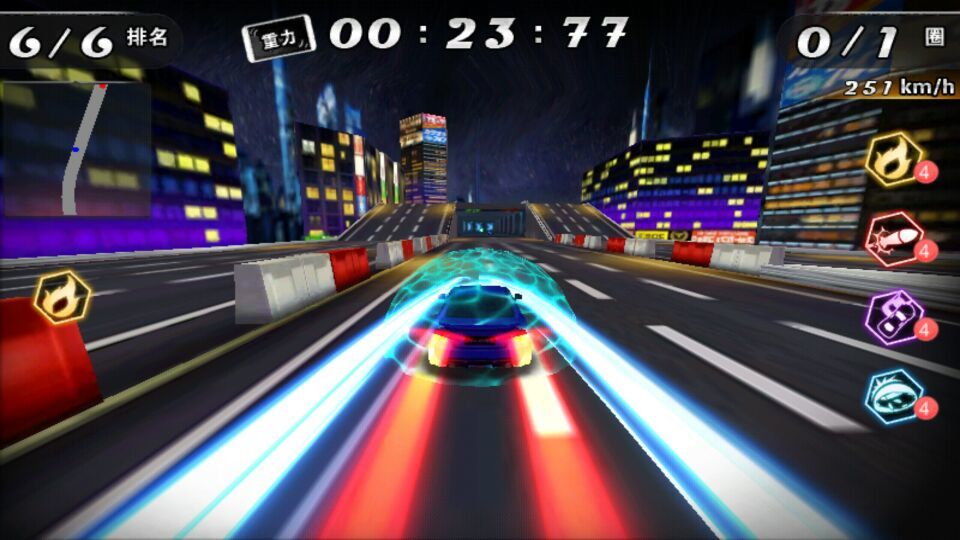Use the purple car item
960x540 pixels.
pyautogui.click(x=894, y=317)
